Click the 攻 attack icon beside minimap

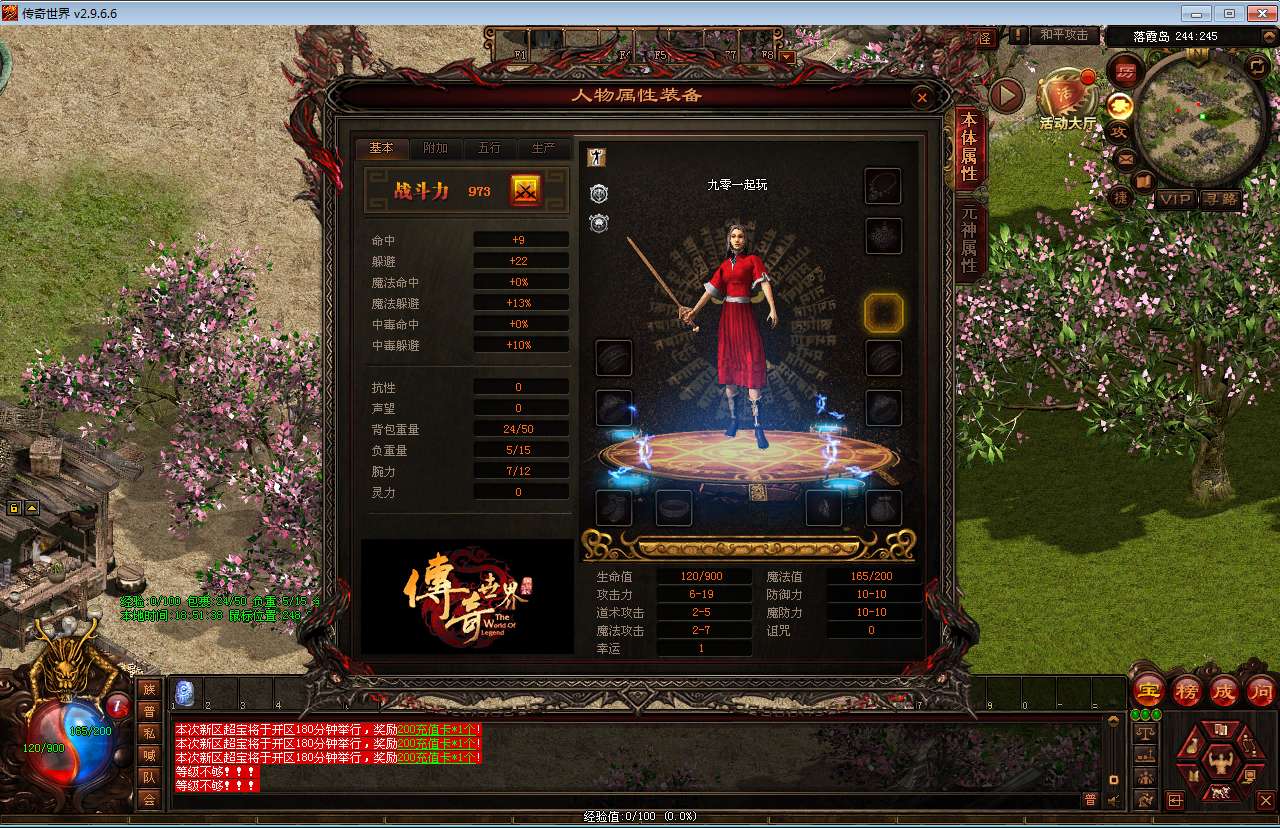pyautogui.click(x=1121, y=131)
